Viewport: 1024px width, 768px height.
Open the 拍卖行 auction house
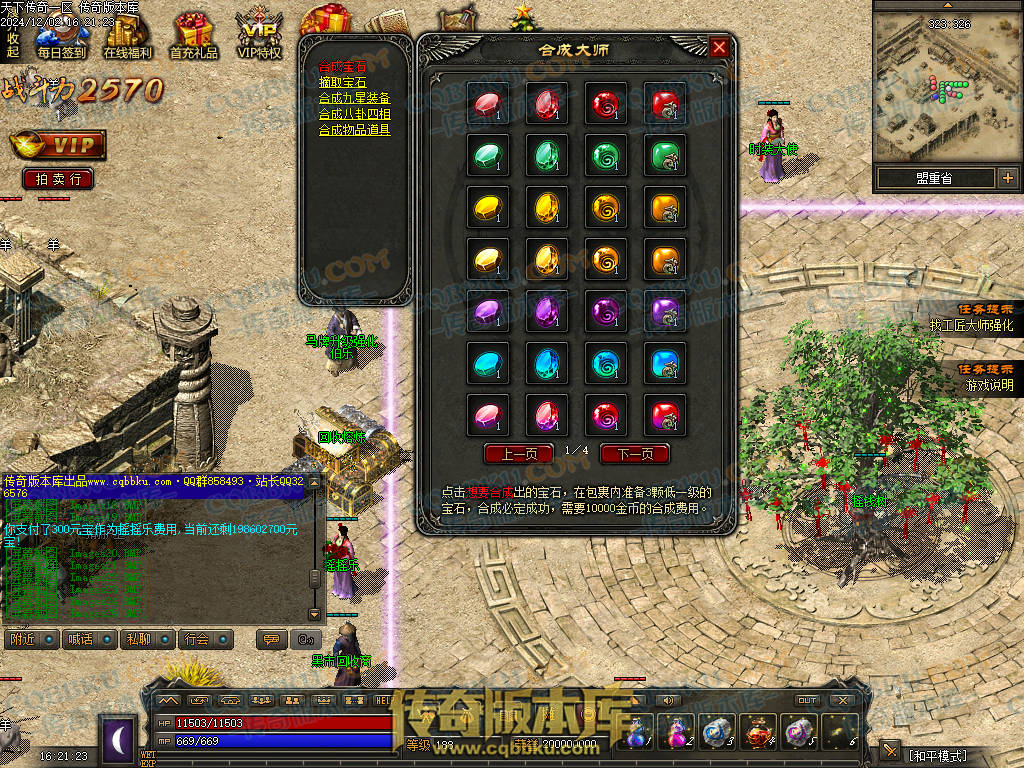click(58, 179)
